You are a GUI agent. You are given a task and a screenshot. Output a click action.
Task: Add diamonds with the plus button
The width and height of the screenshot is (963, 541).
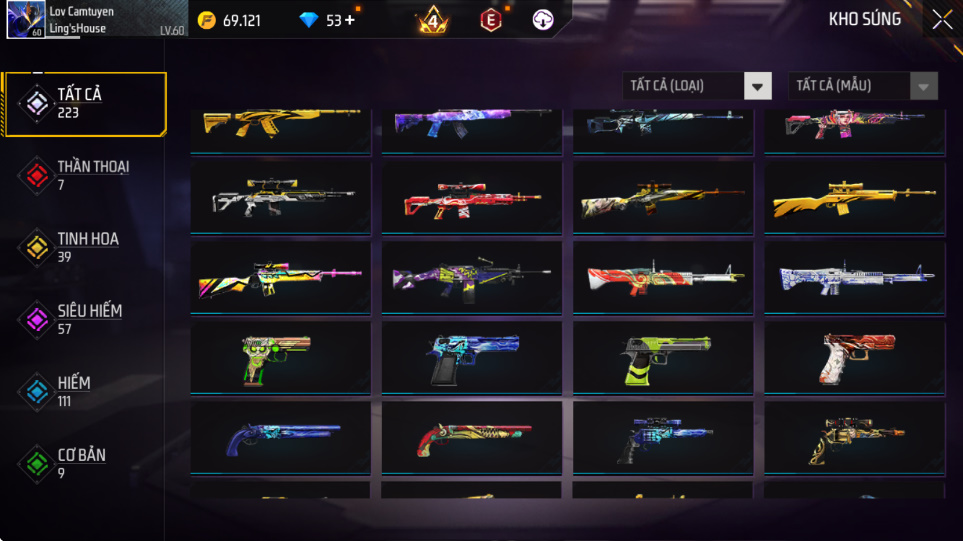tap(349, 20)
